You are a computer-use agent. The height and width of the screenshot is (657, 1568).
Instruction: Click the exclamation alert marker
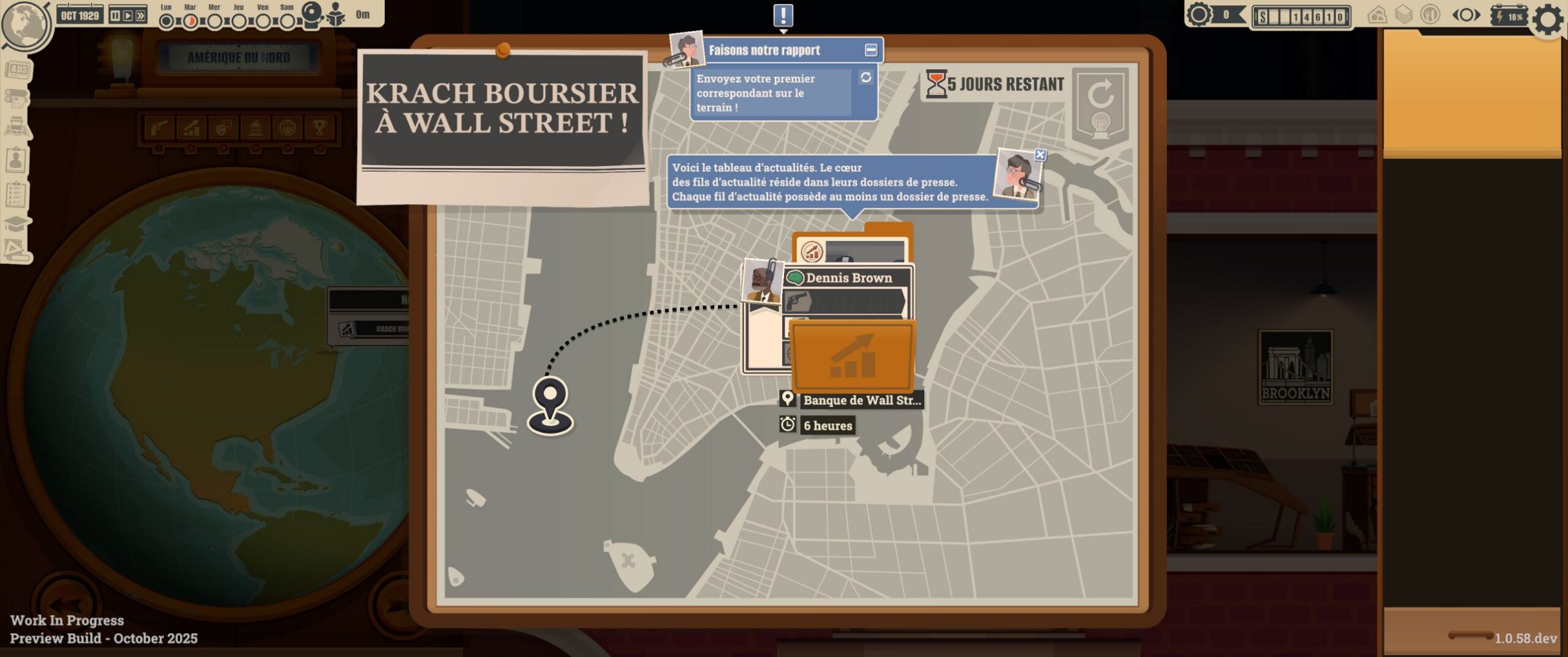(x=783, y=16)
